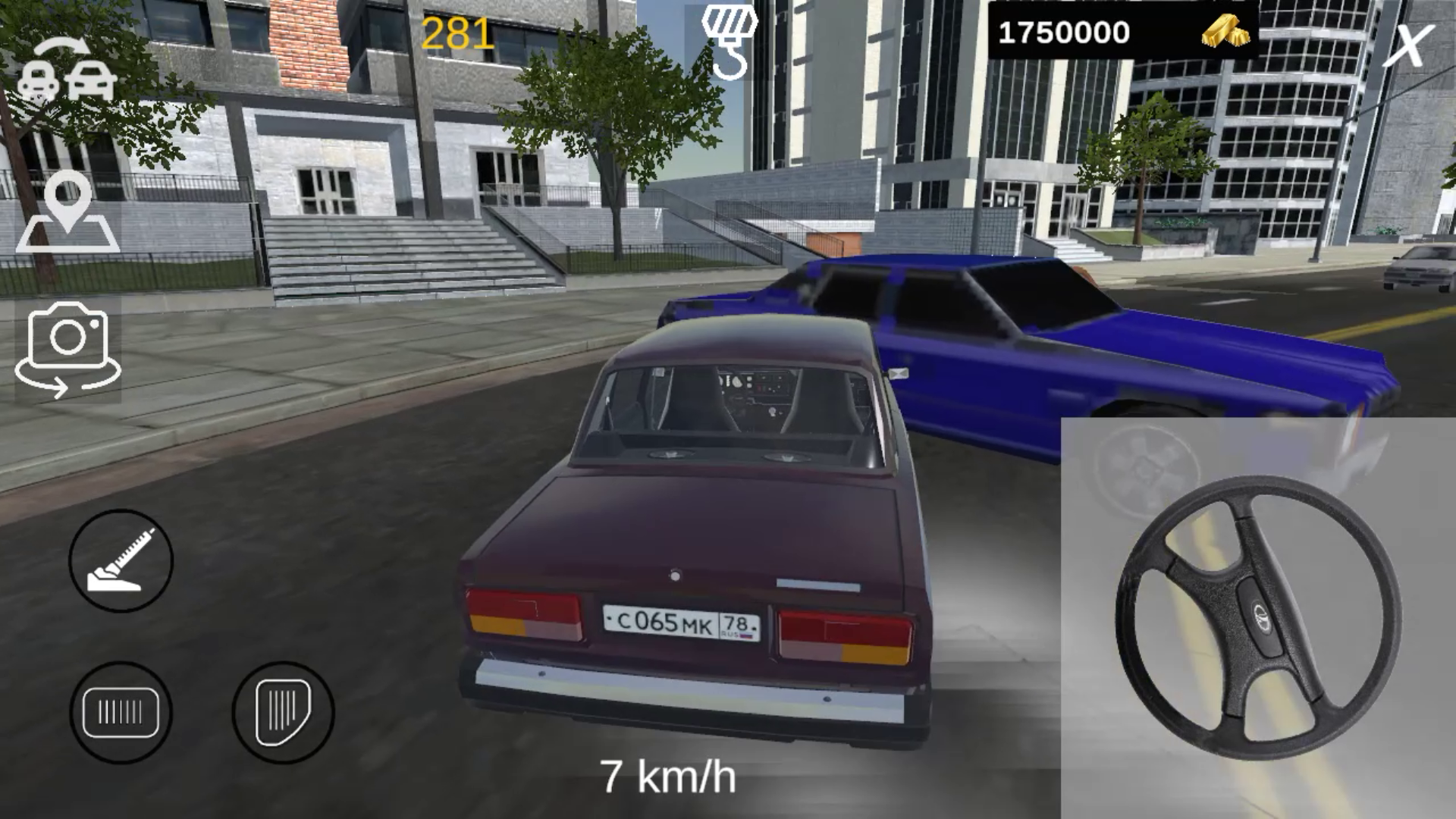Open the map location marker icon
This screenshot has width=1456, height=819.
click(72, 216)
